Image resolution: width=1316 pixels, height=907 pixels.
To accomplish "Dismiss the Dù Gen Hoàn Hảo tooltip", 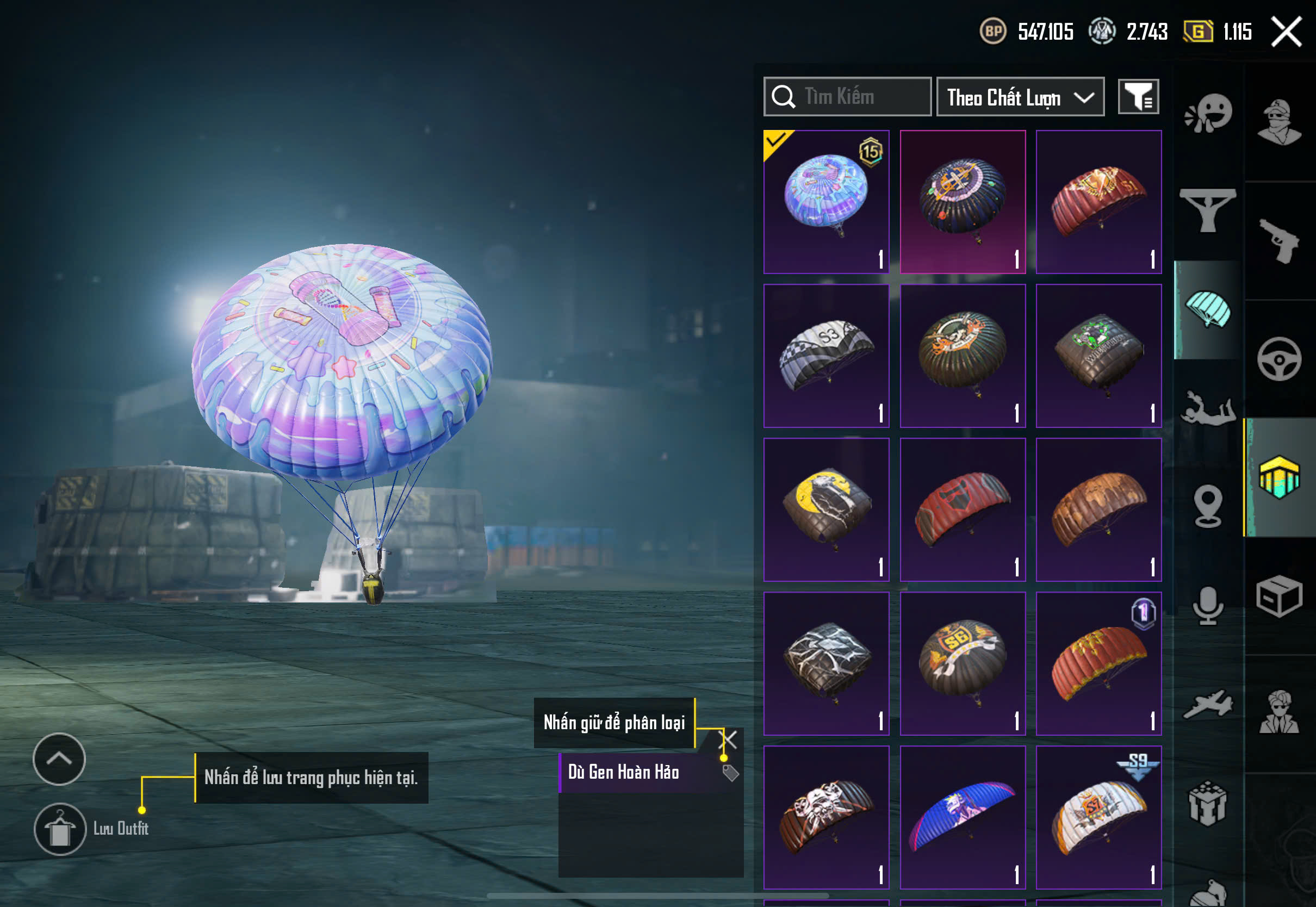I will (728, 740).
